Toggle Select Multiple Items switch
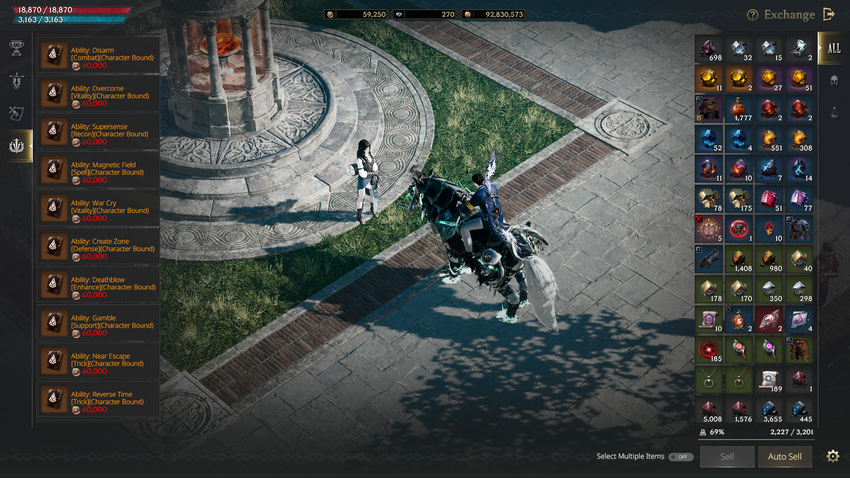This screenshot has width=850, height=478. pos(681,457)
